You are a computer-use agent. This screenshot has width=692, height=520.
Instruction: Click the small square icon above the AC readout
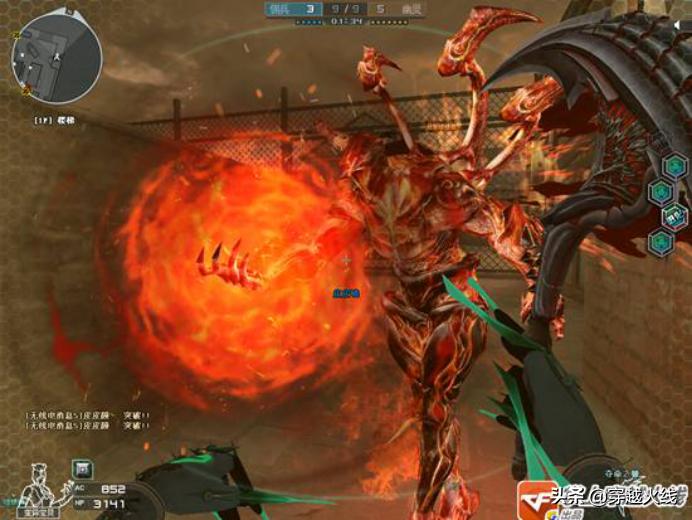(x=83, y=467)
